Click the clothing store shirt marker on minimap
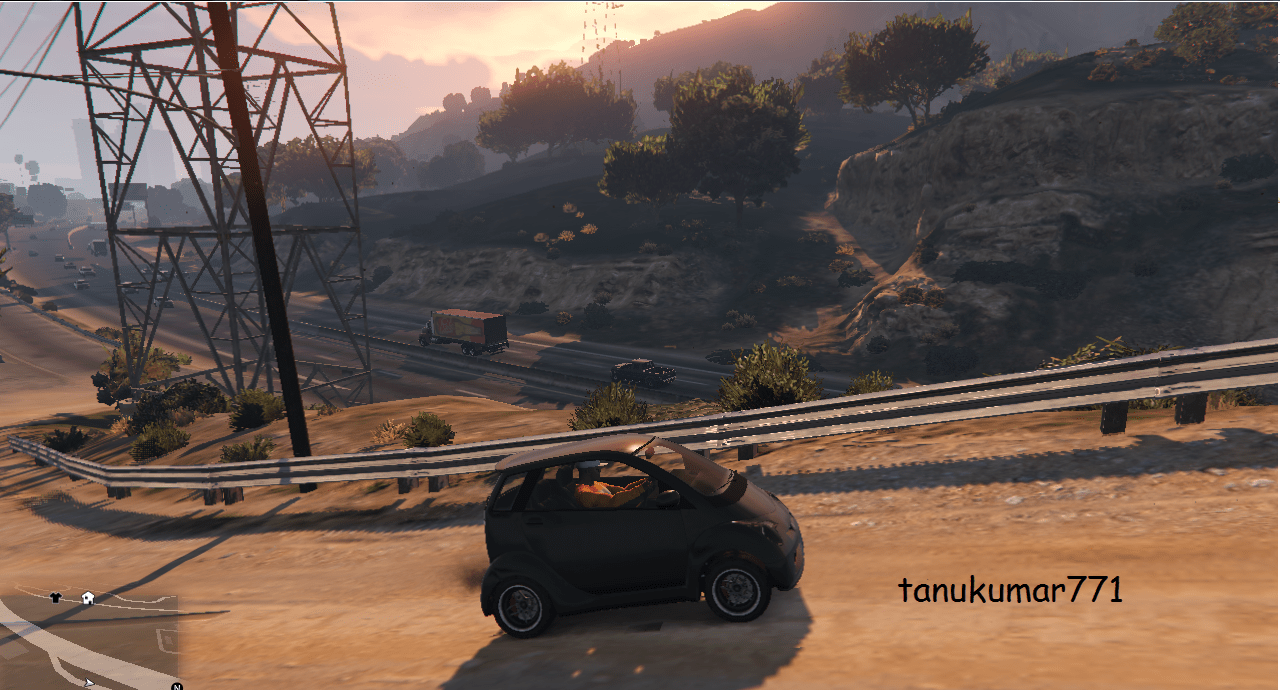 pyautogui.click(x=55, y=597)
